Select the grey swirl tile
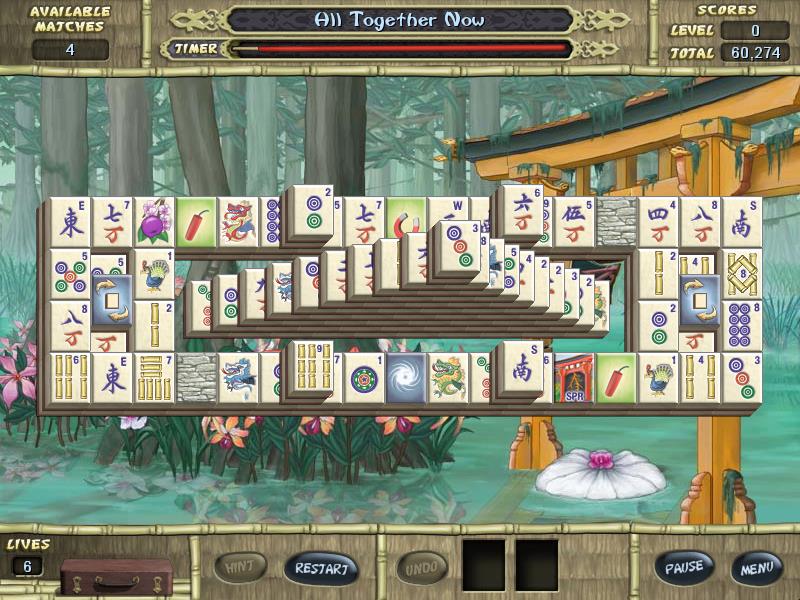 (406, 377)
